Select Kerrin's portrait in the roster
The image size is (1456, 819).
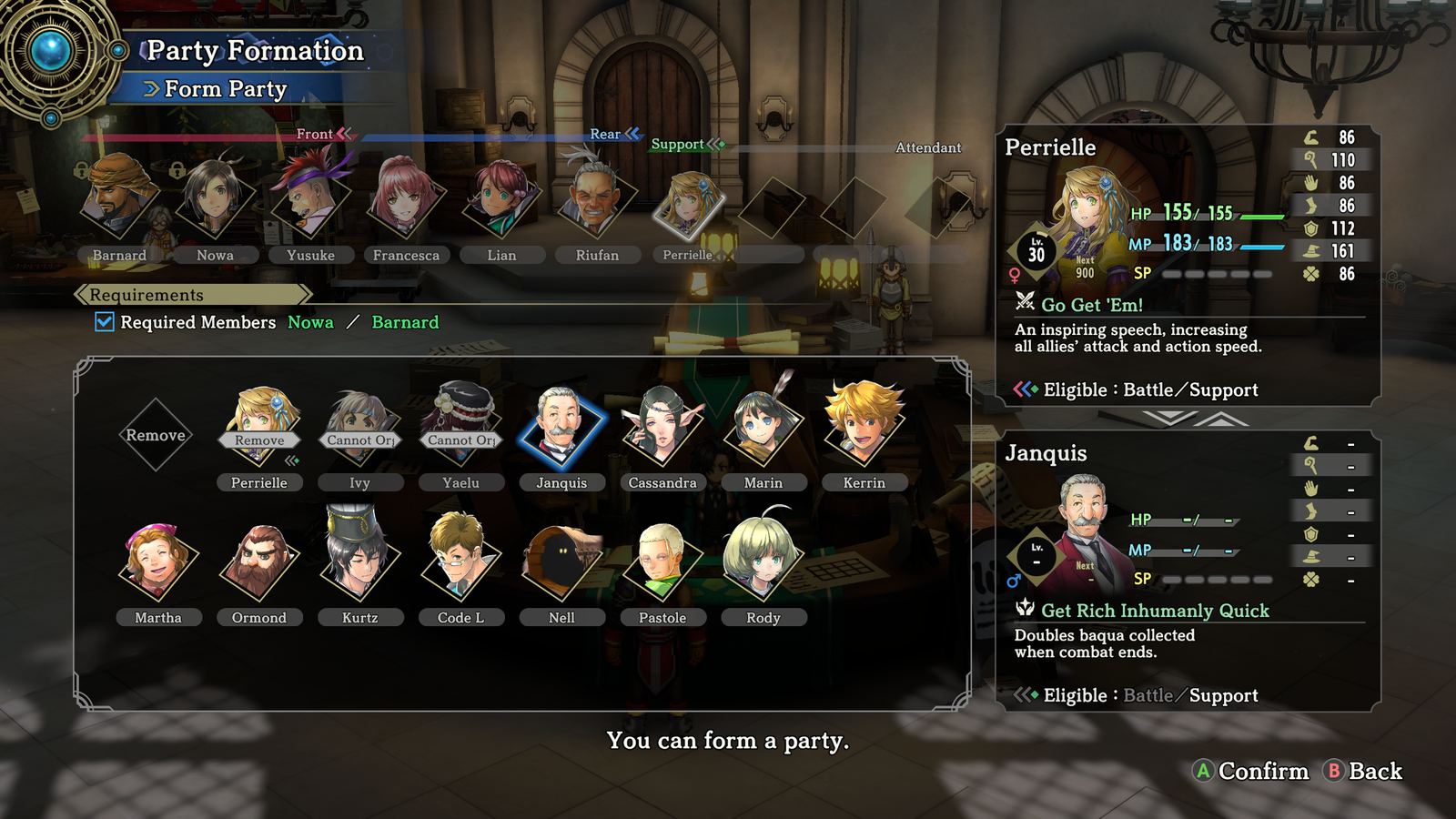(x=864, y=430)
